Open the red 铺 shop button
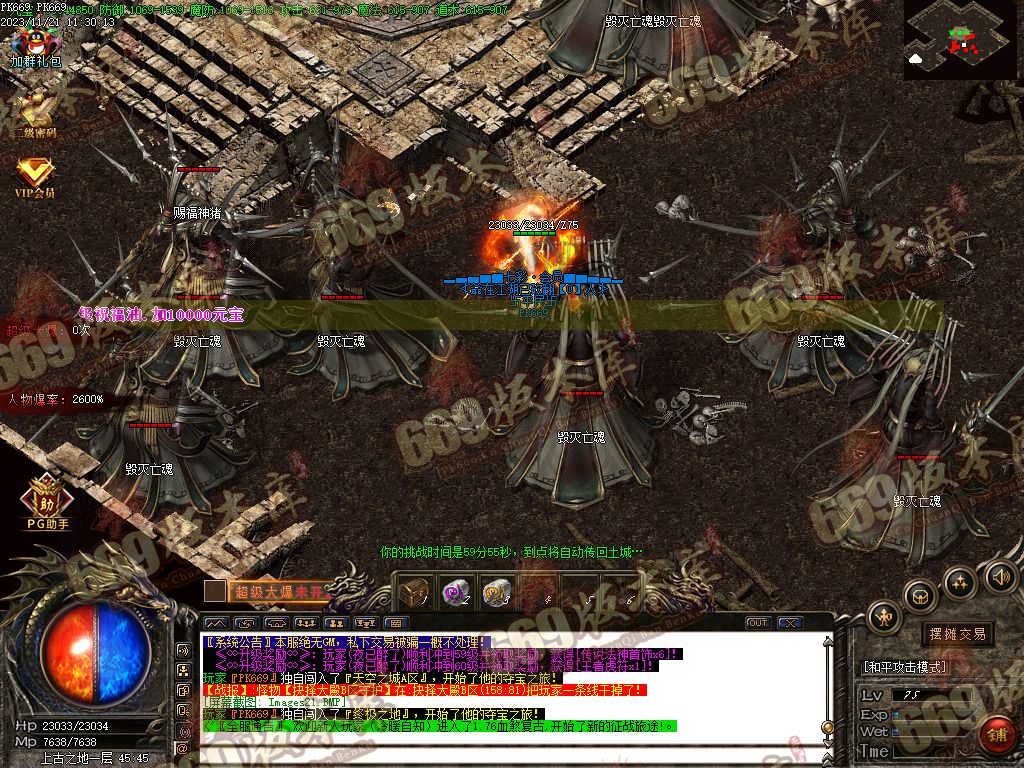The height and width of the screenshot is (768, 1024). click(x=996, y=735)
